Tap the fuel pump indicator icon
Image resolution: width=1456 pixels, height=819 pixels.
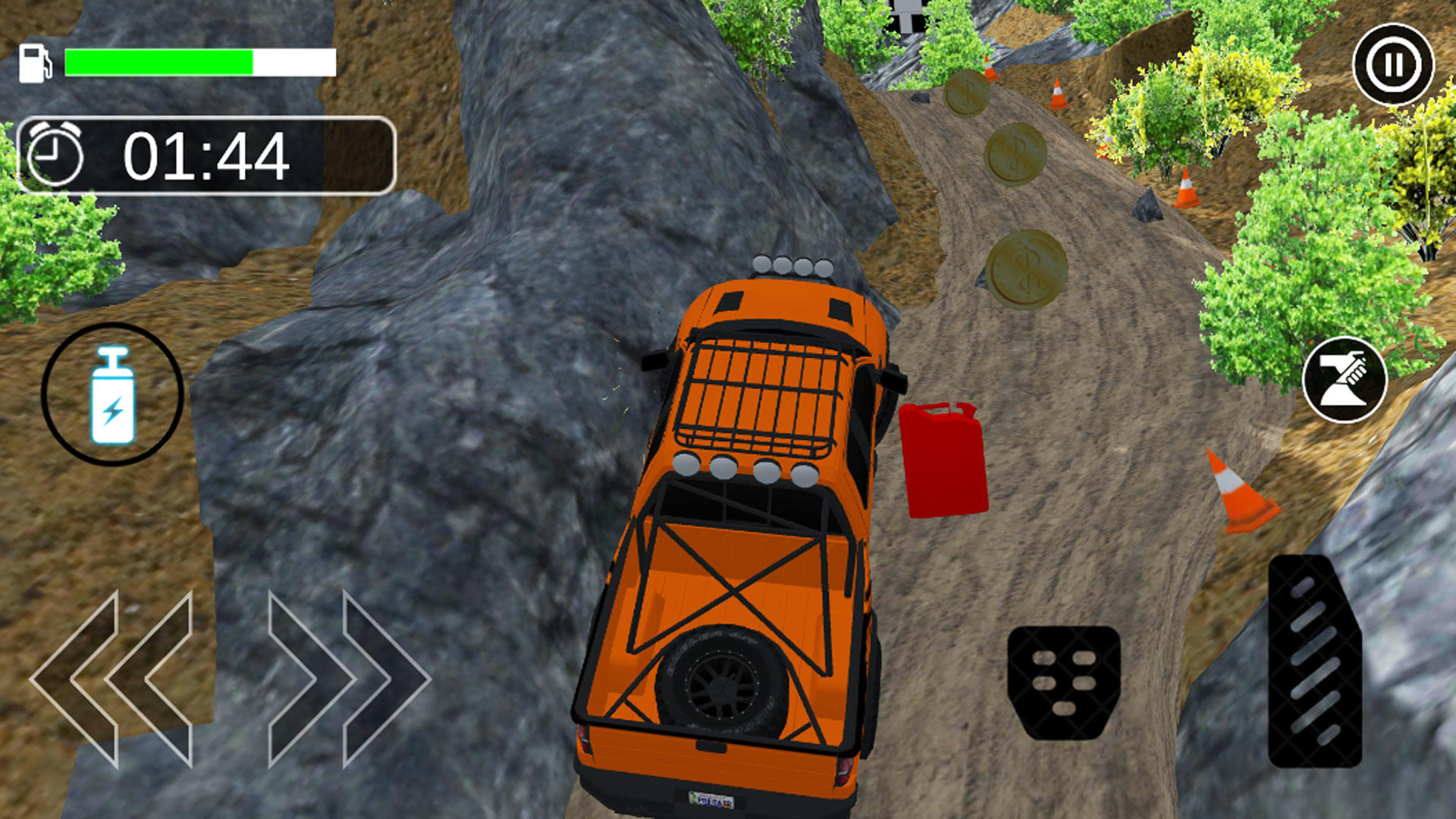click(x=36, y=61)
